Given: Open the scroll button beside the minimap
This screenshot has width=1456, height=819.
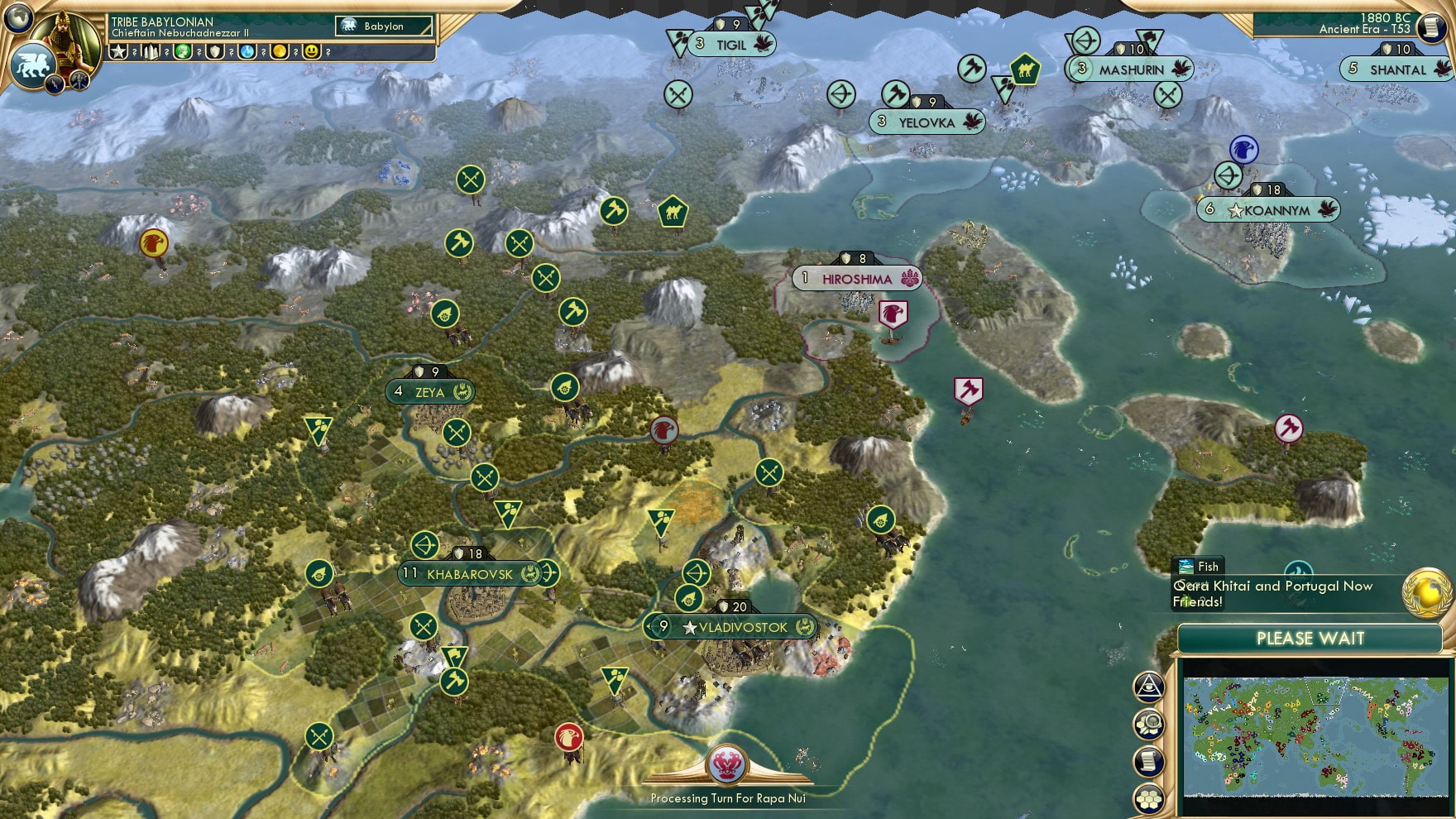Looking at the screenshot, I should pos(1149,762).
